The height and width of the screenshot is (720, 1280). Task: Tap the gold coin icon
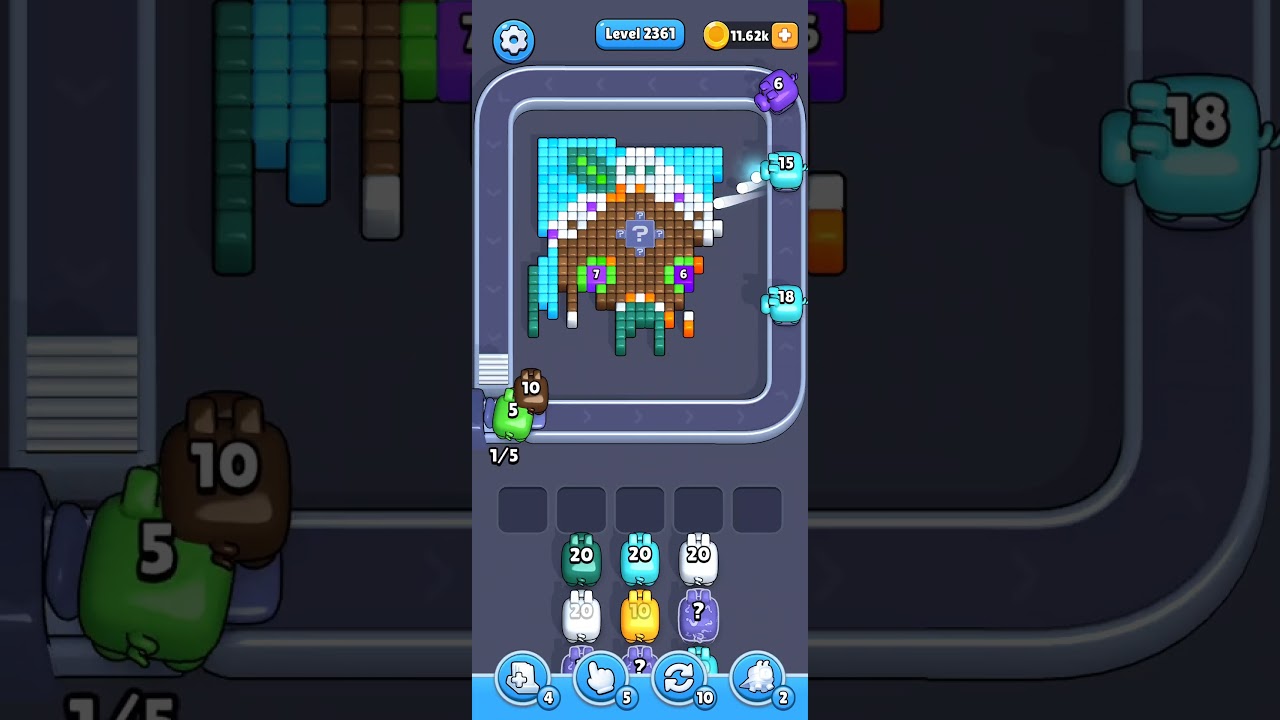click(x=718, y=35)
